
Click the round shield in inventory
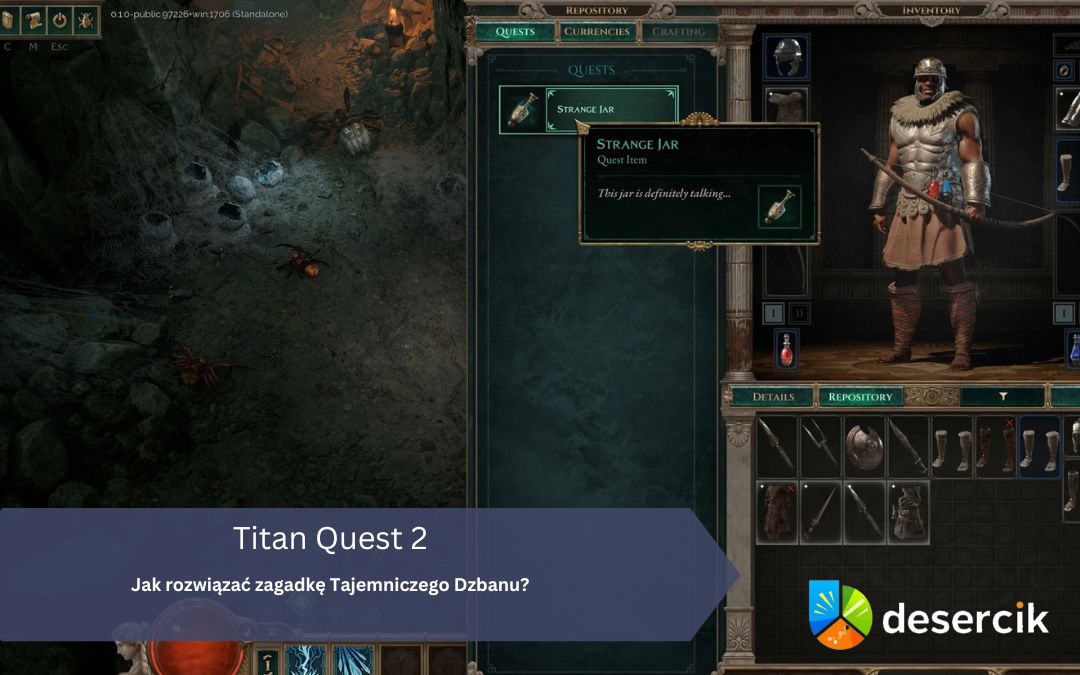click(863, 447)
